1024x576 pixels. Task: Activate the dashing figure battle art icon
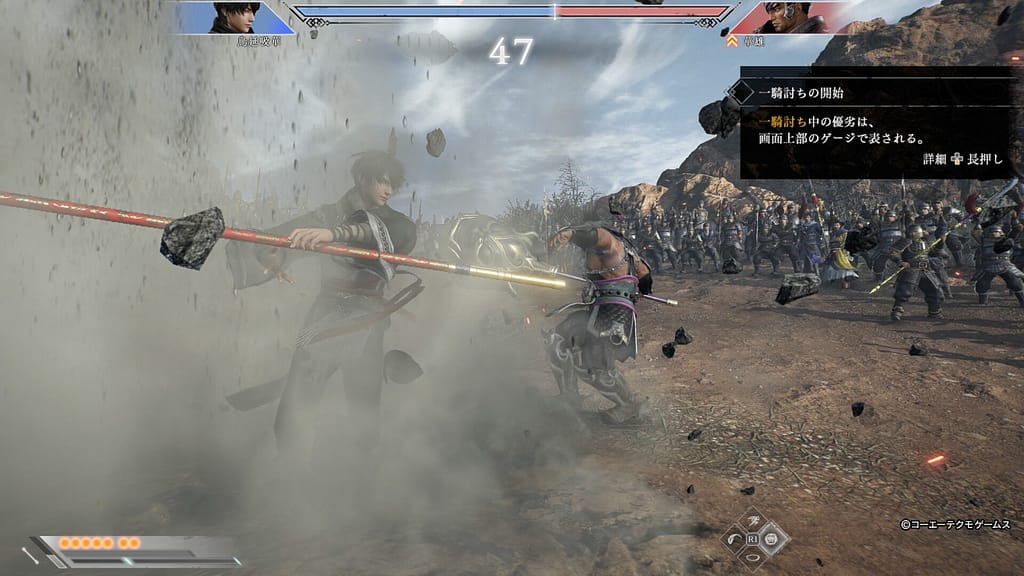click(x=755, y=522)
